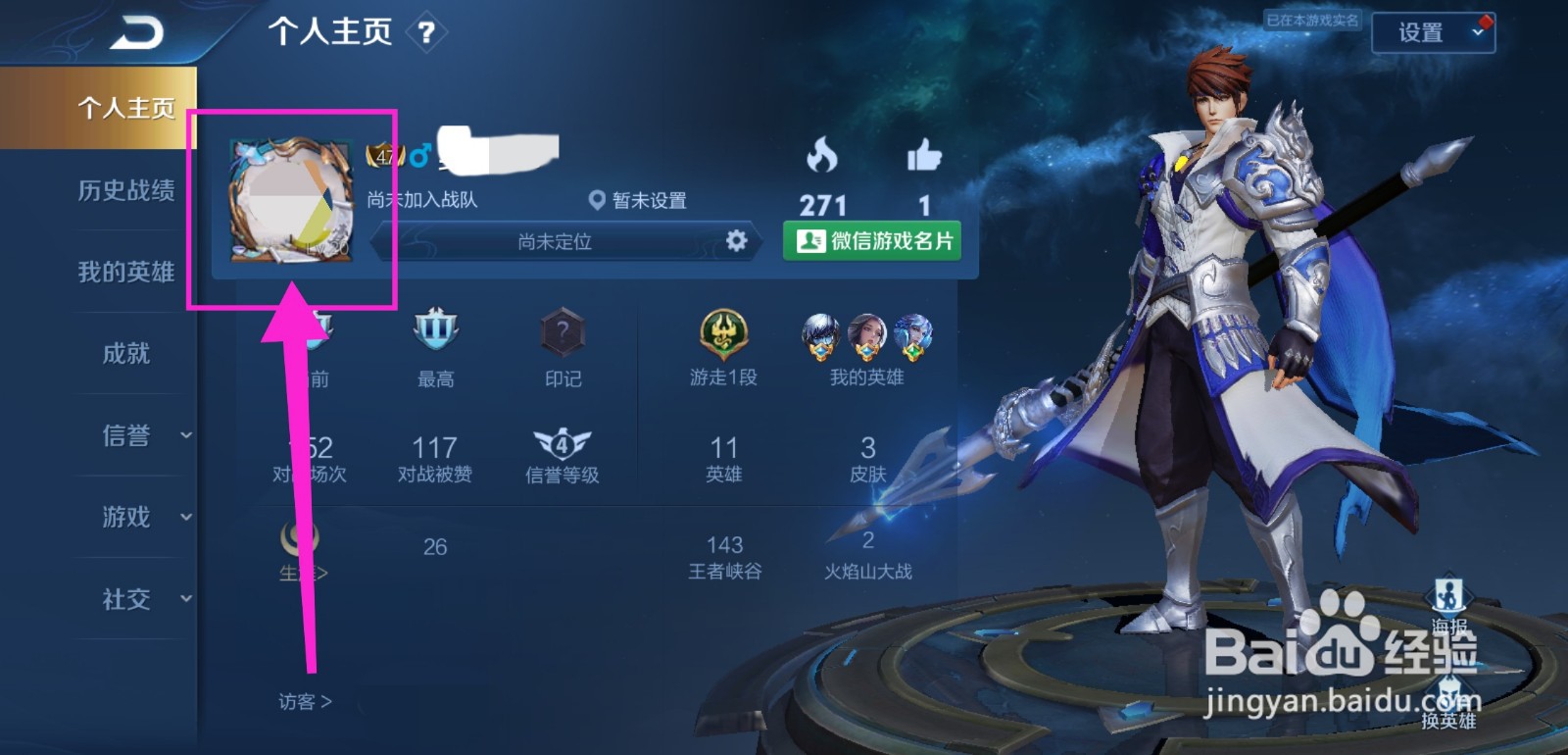Click the level 4 信誉等级 badge
1568x755 pixels.
coord(562,441)
